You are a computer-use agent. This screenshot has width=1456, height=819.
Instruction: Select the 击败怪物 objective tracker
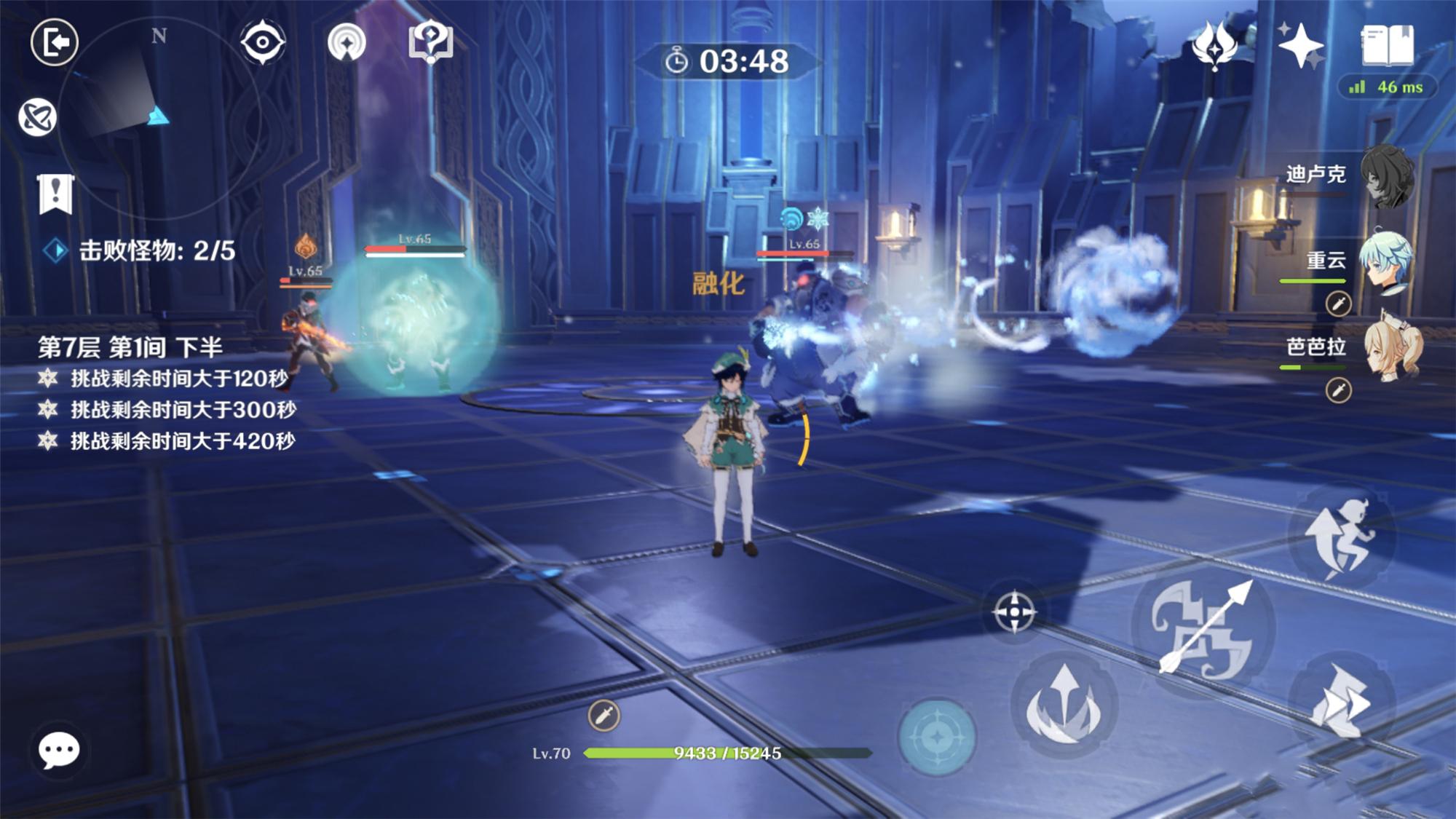pyautogui.click(x=146, y=251)
